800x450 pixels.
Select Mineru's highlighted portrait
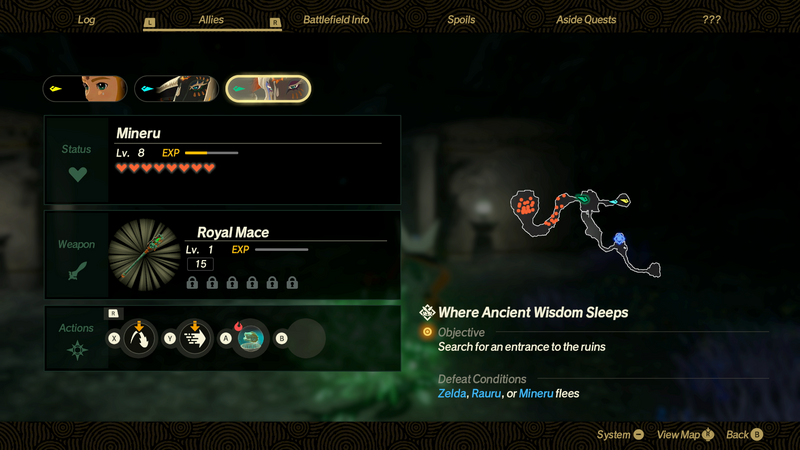click(268, 89)
